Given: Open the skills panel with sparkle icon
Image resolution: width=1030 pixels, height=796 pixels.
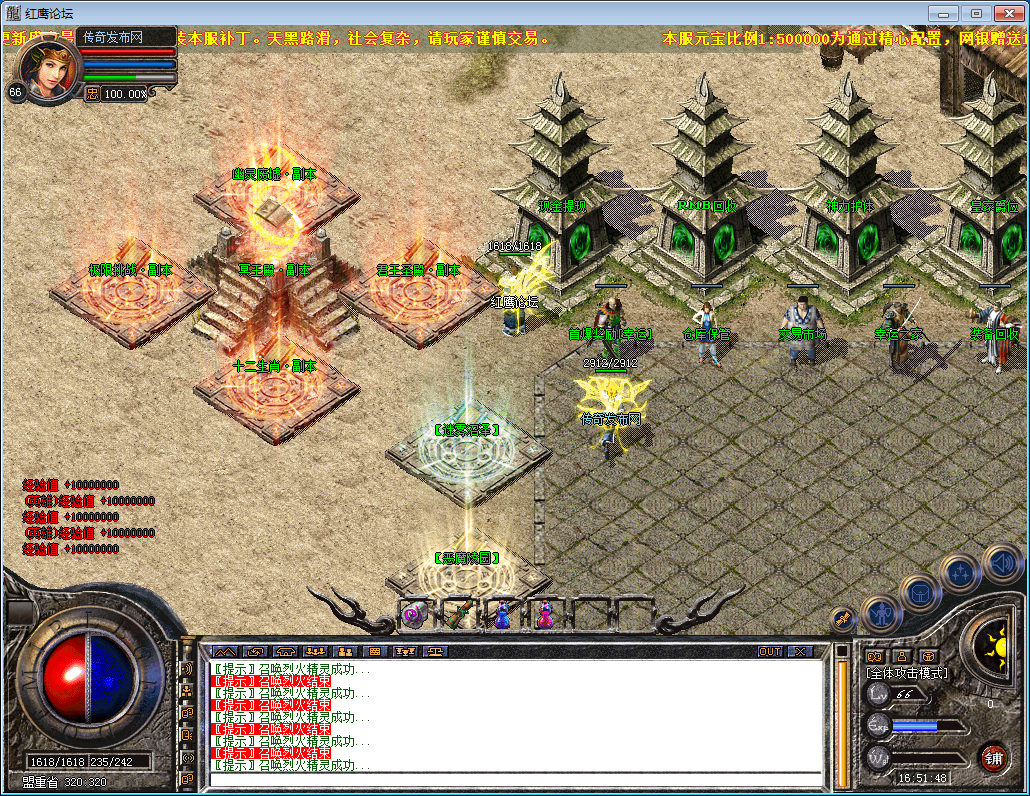Looking at the screenshot, I should click(x=960, y=573).
